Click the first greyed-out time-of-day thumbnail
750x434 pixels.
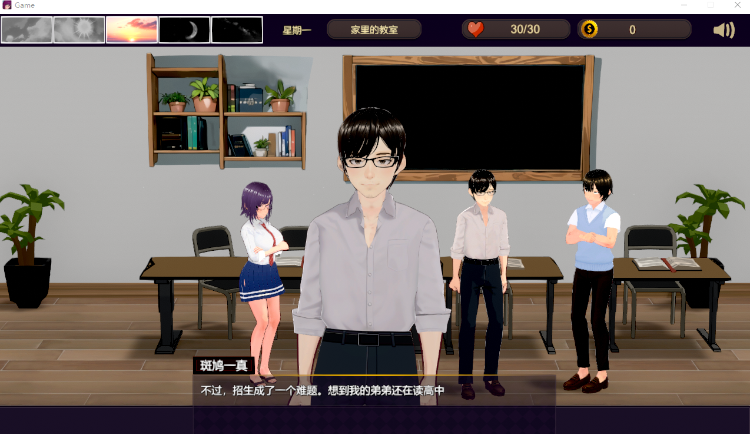27,30
